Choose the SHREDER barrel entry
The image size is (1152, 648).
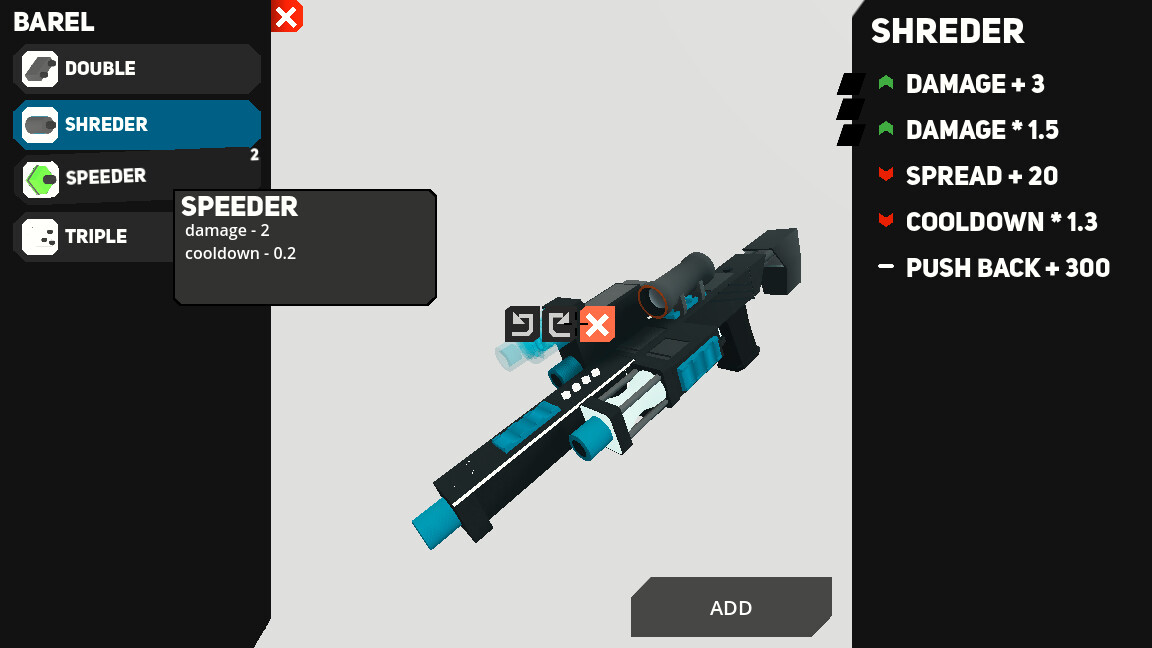click(137, 125)
